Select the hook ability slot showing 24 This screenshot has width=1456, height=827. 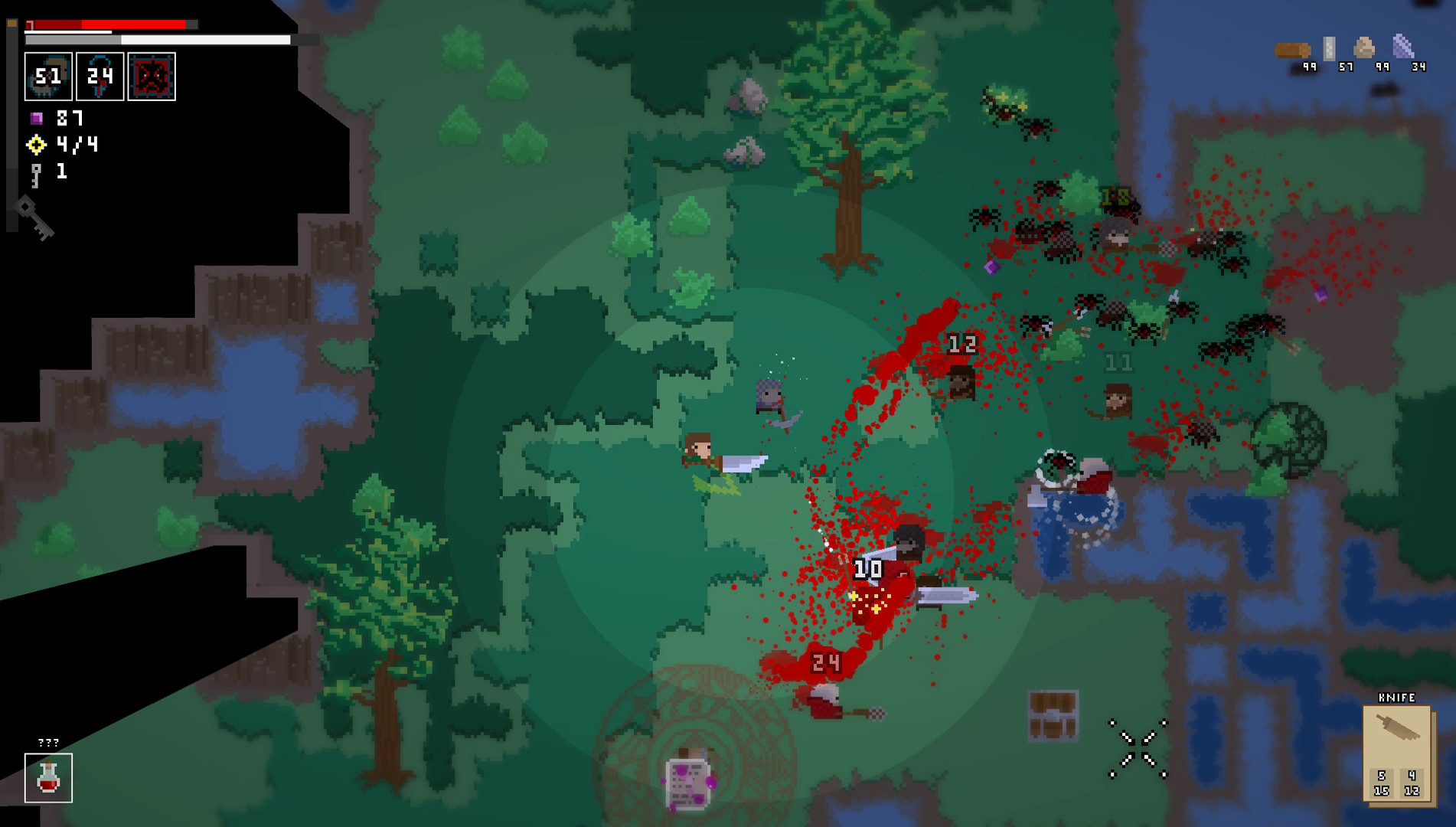pos(102,77)
